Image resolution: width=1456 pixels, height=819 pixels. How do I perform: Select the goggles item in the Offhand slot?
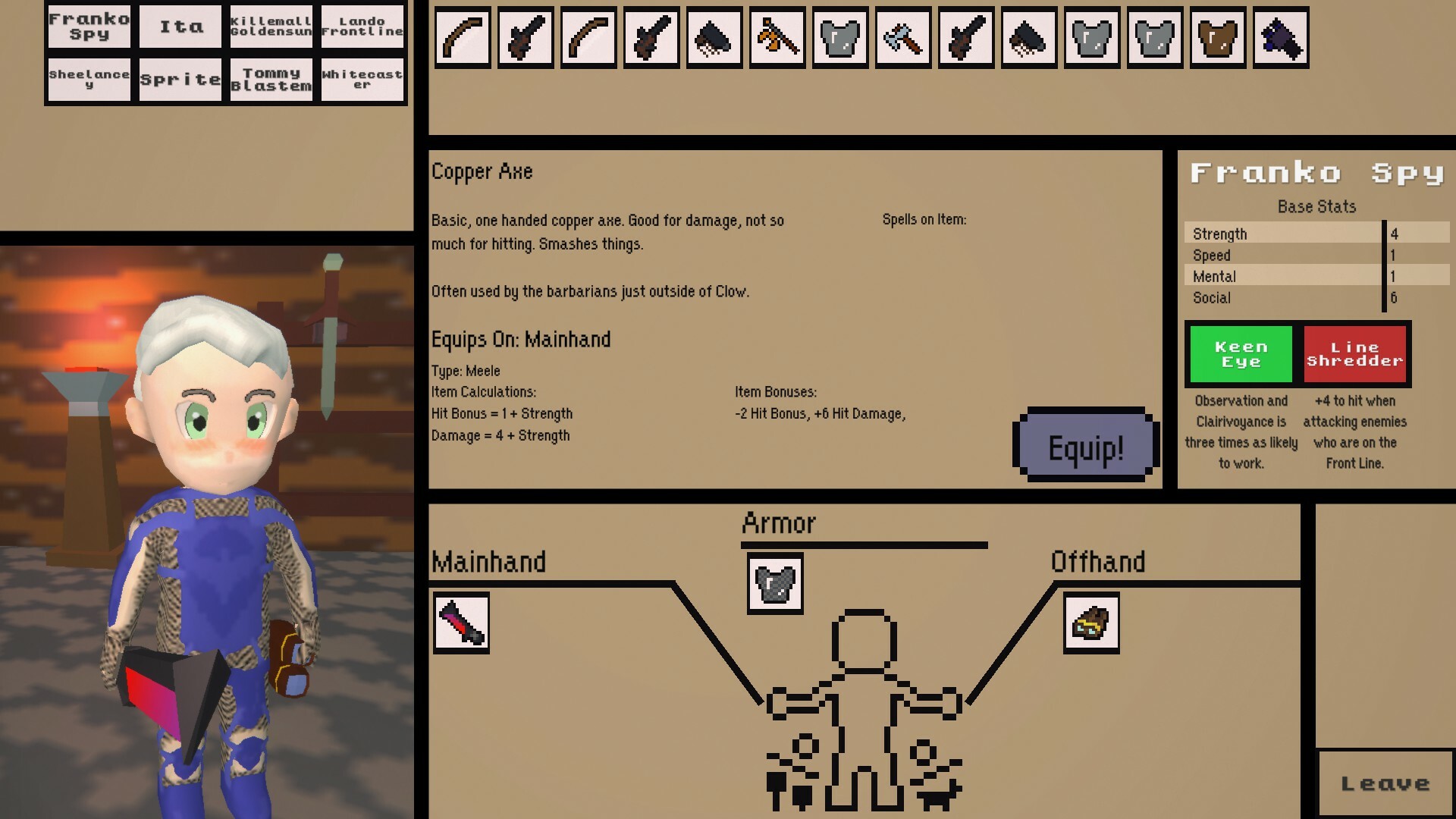[1090, 625]
